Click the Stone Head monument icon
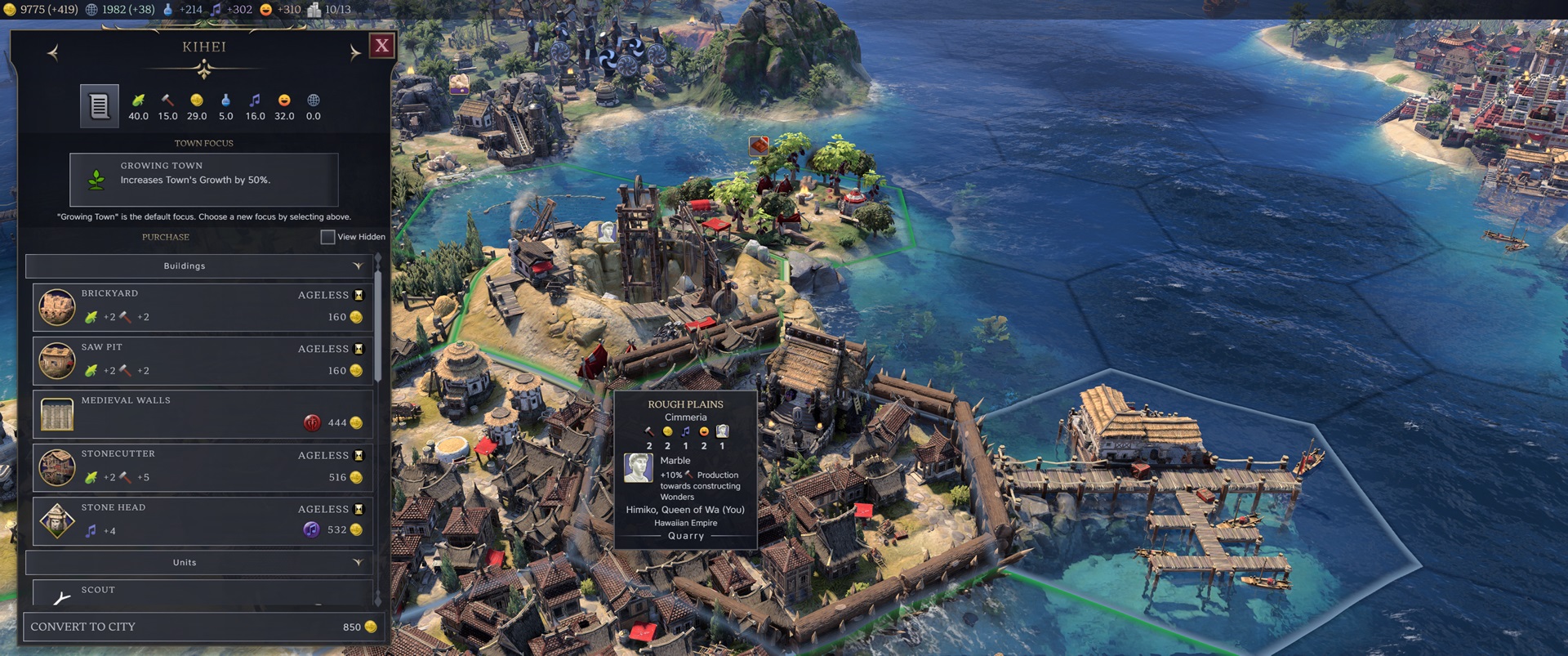Screen dimensions: 1568x656 56,521
